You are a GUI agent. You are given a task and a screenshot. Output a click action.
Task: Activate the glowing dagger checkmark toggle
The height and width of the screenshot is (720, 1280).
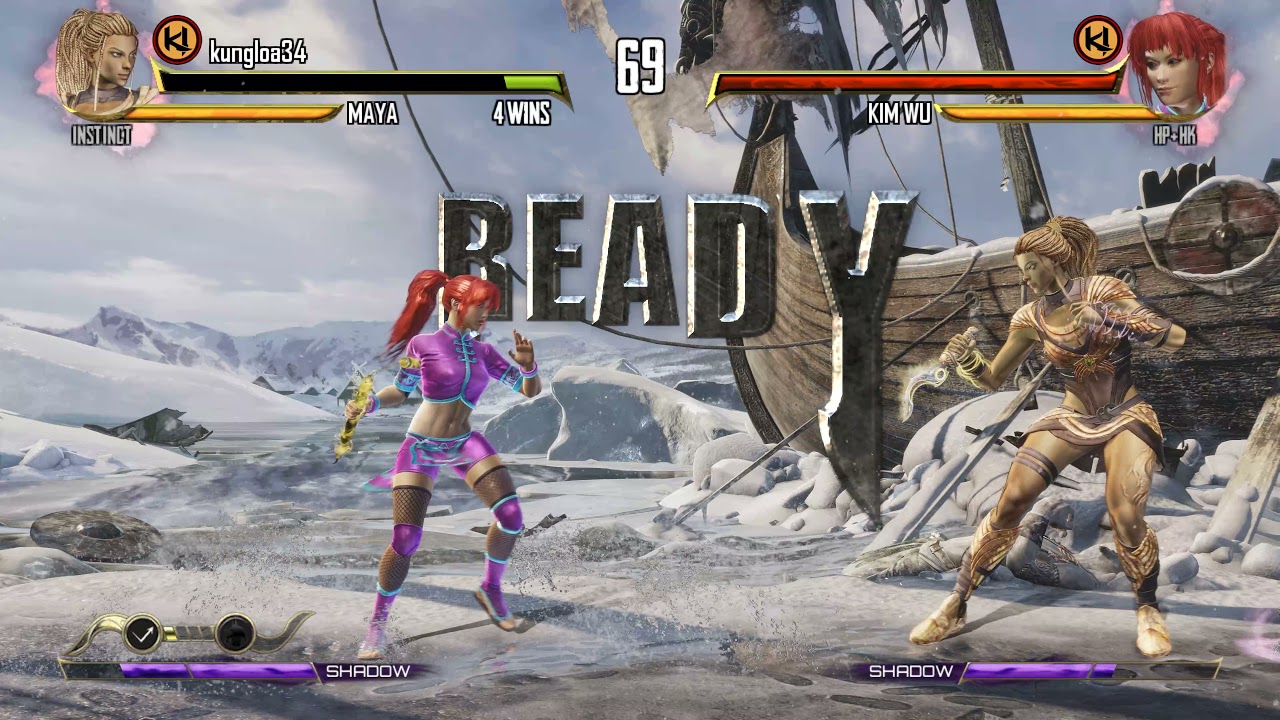(x=143, y=635)
